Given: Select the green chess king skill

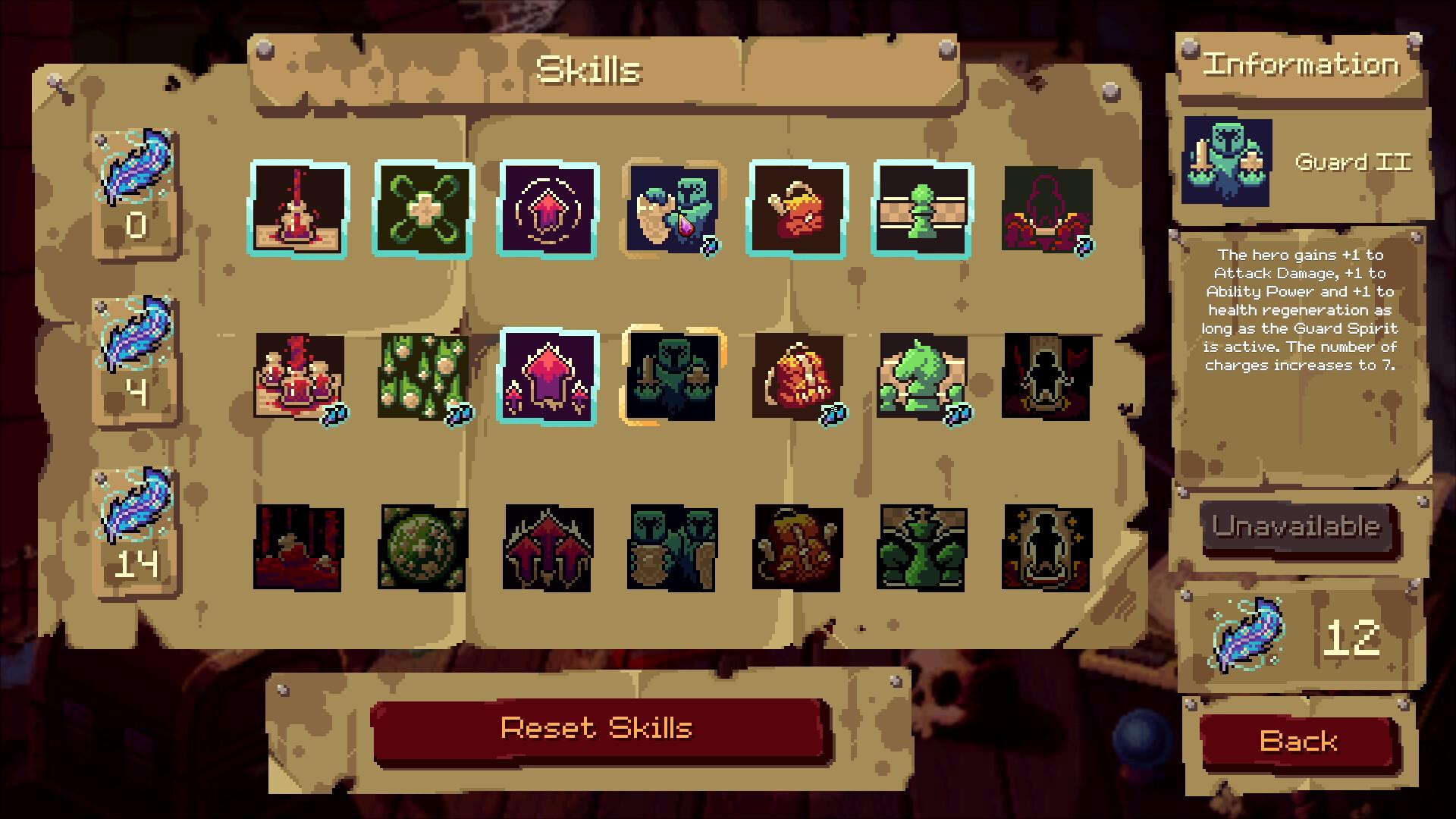Looking at the screenshot, I should point(921,549).
